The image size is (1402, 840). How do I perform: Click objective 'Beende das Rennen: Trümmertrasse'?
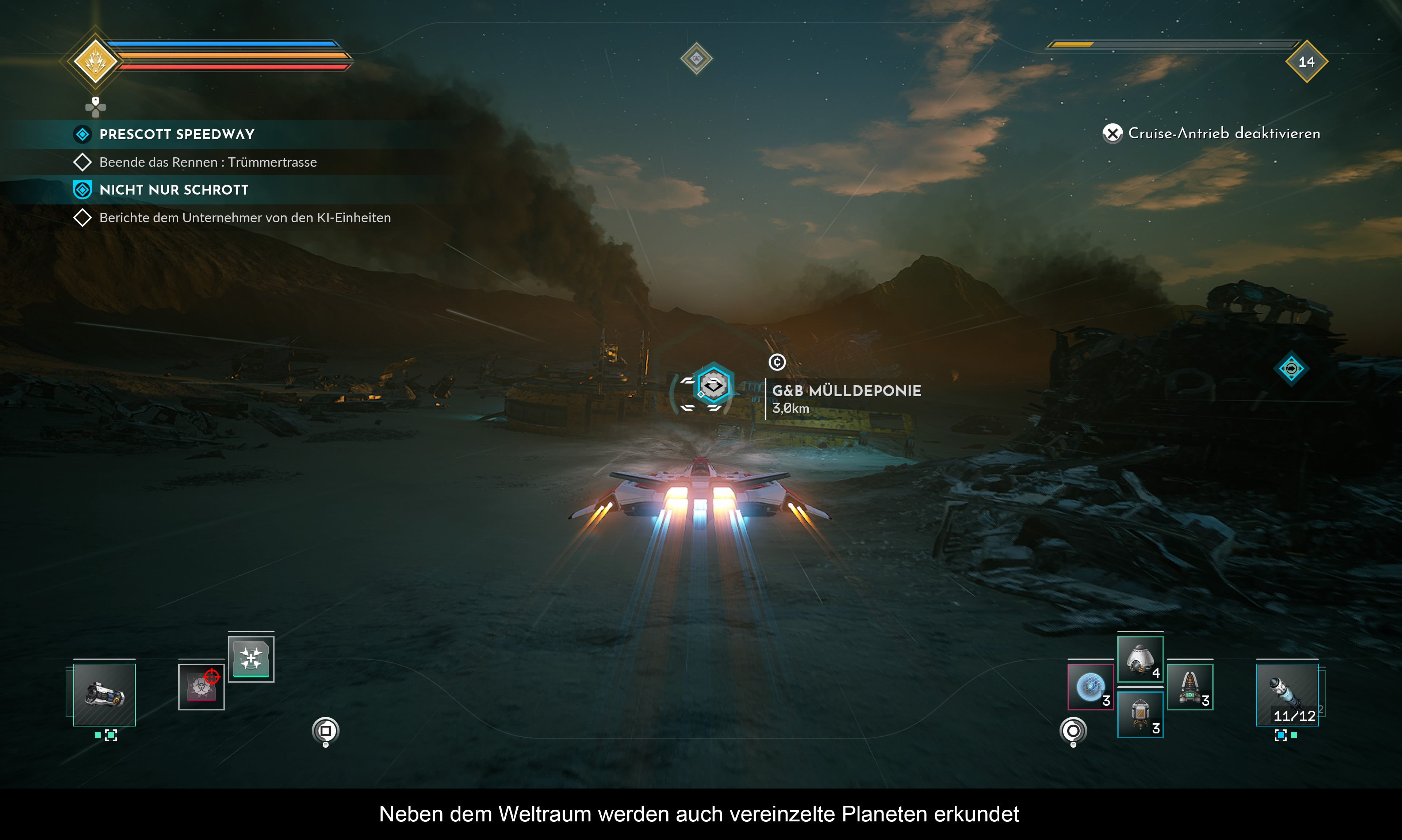click(x=208, y=162)
